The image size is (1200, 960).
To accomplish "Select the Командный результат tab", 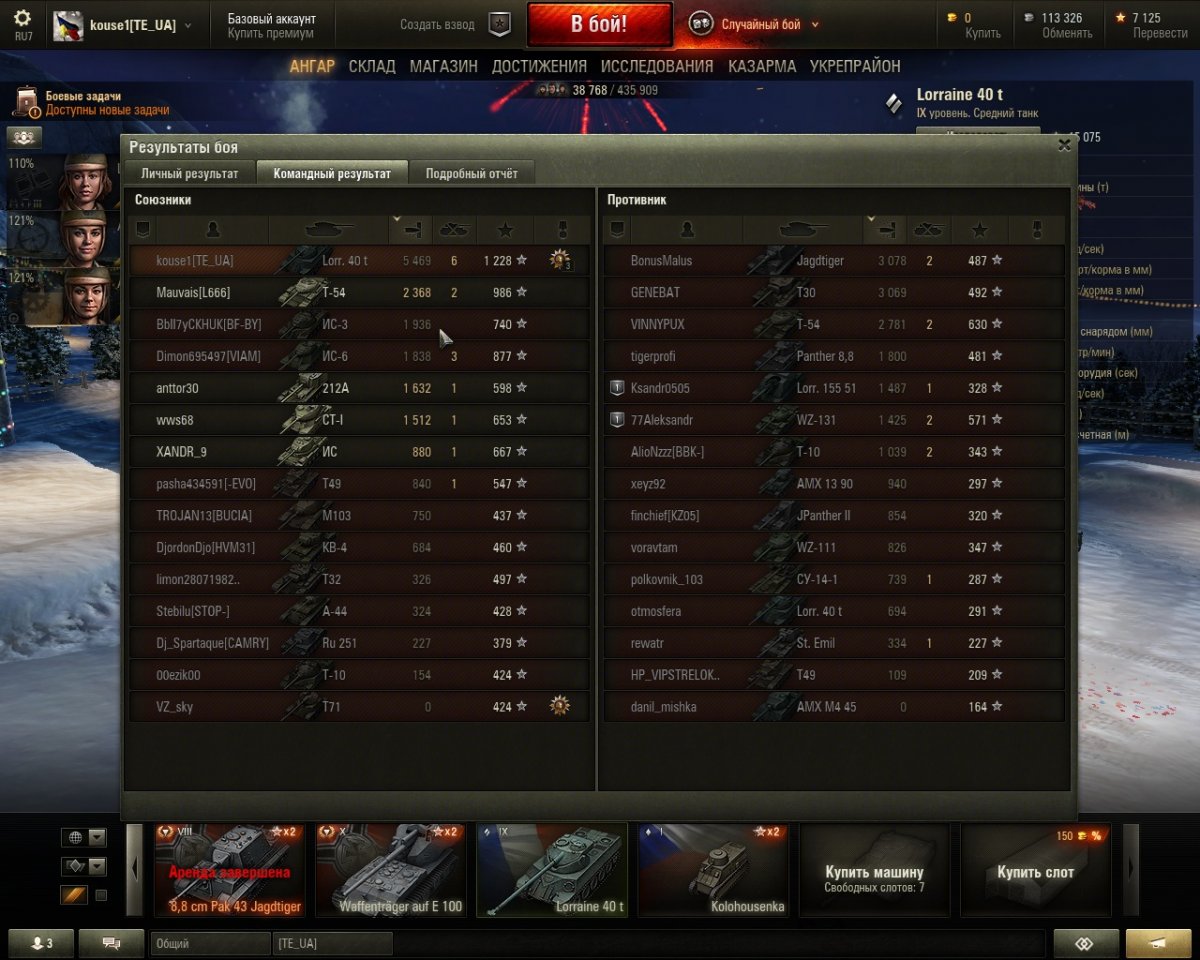I will [x=332, y=173].
